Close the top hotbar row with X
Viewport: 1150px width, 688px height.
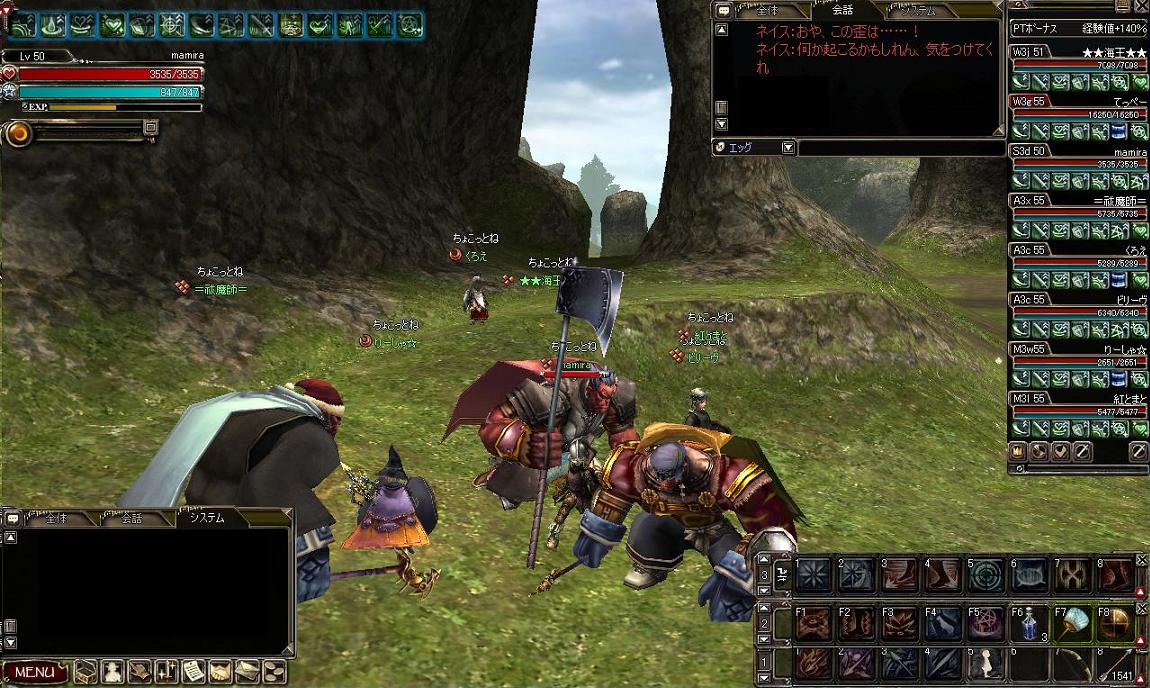pos(1141,563)
